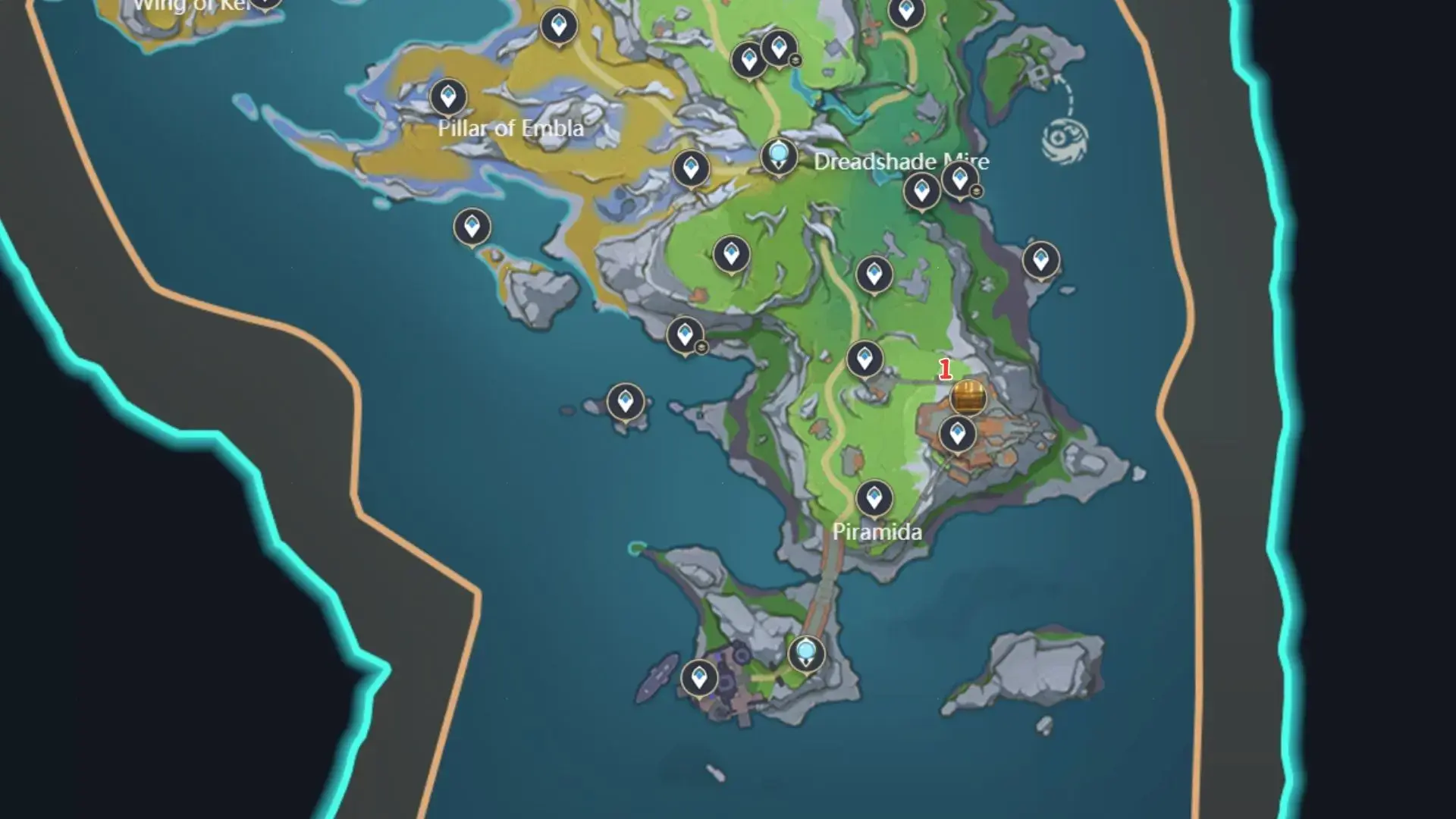This screenshot has height=819, width=1456.
Task: Open the Dreadshade Mire area label
Action: click(x=901, y=162)
